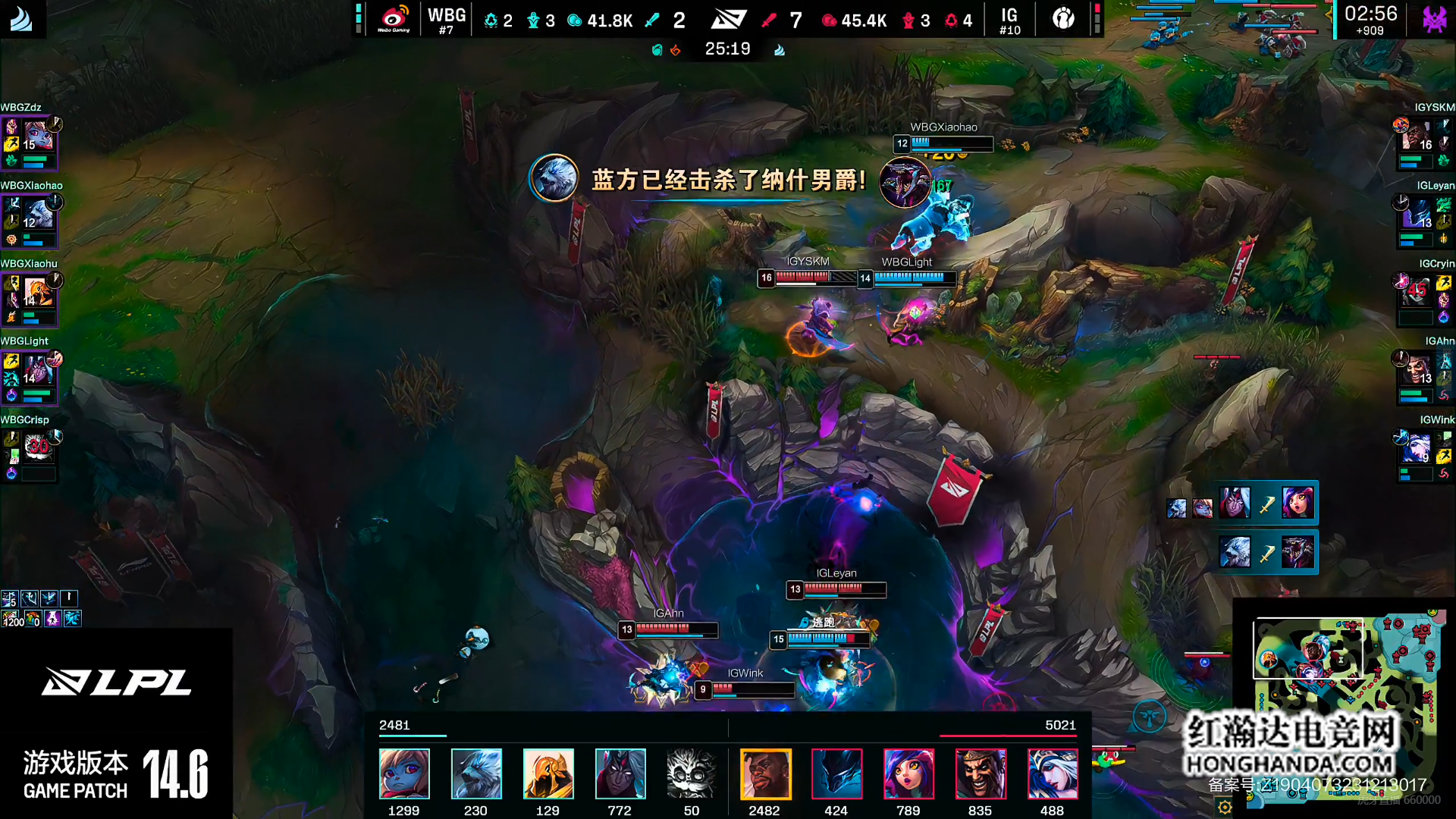Select Poppy's portrait in the bottom bar
The width and height of the screenshot is (1456, 819).
click(404, 773)
